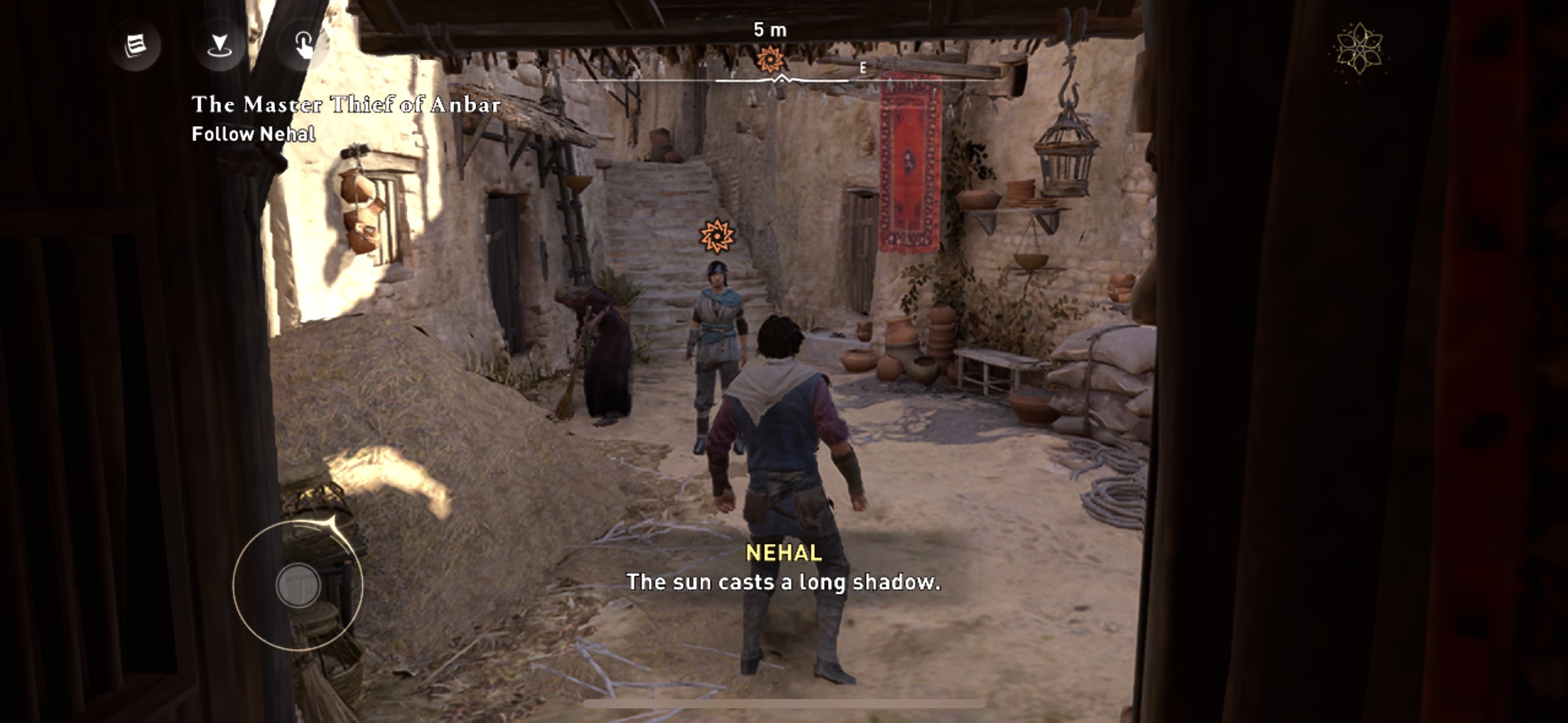Tap the orange objective marker on the compass

(770, 60)
